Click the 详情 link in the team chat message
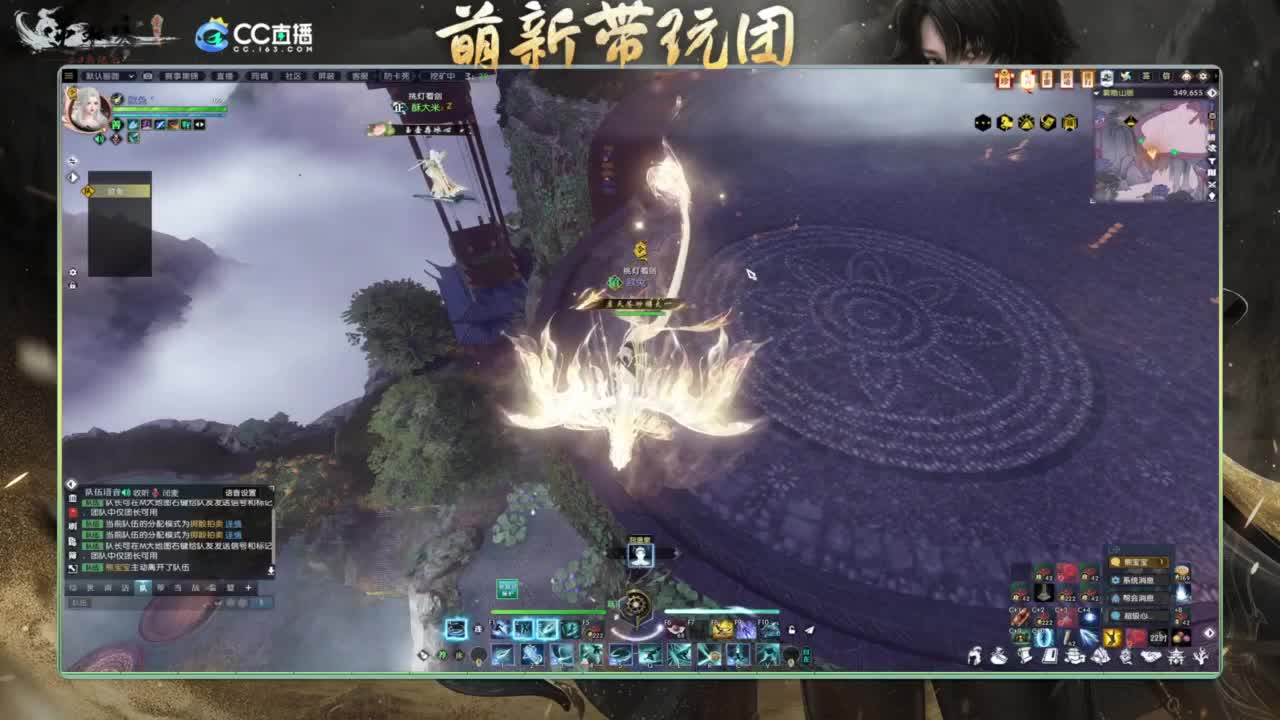This screenshot has width=1280, height=720. click(233, 525)
